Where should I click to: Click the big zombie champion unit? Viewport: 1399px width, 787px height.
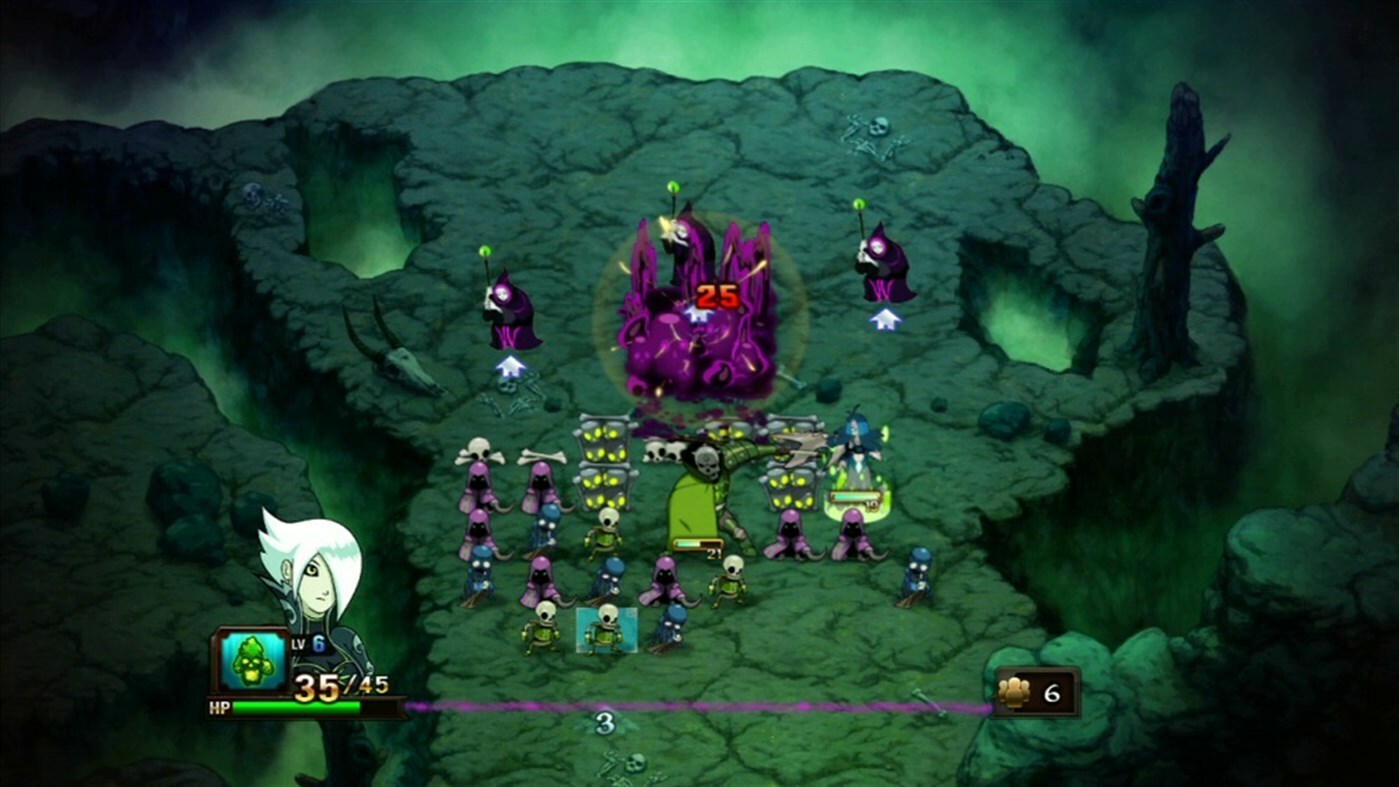(704, 490)
